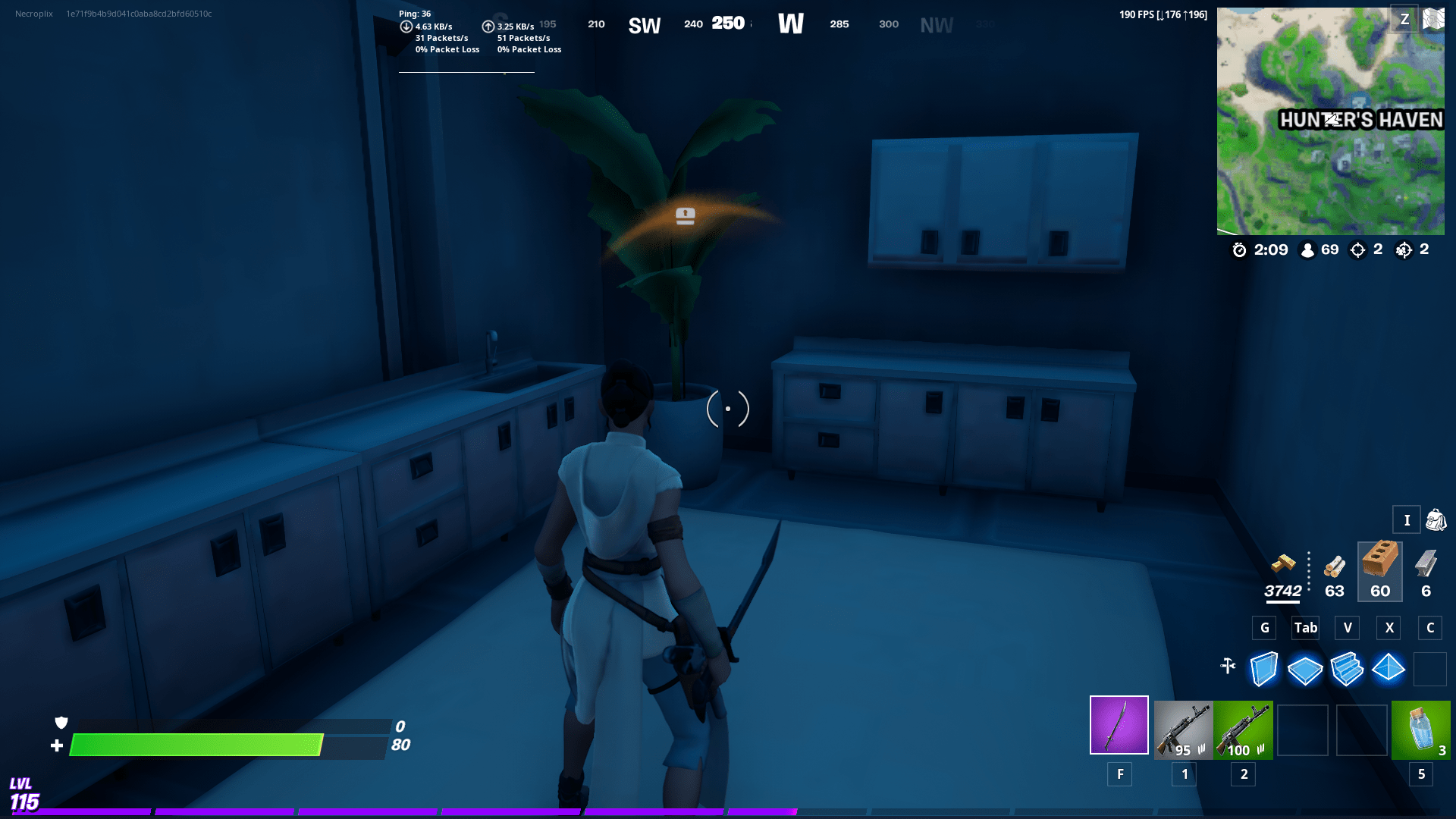Select the wall building piece icon
Image resolution: width=1456 pixels, height=819 pixels.
click(1264, 669)
